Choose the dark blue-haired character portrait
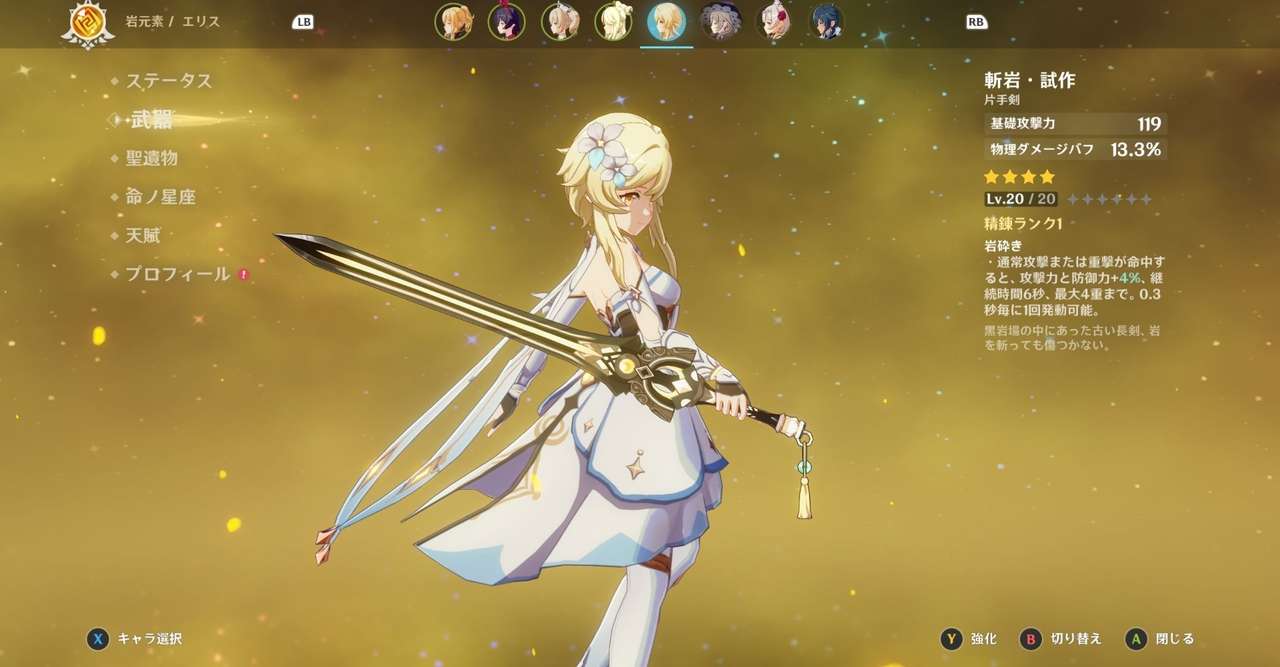1280x667 pixels. point(826,21)
